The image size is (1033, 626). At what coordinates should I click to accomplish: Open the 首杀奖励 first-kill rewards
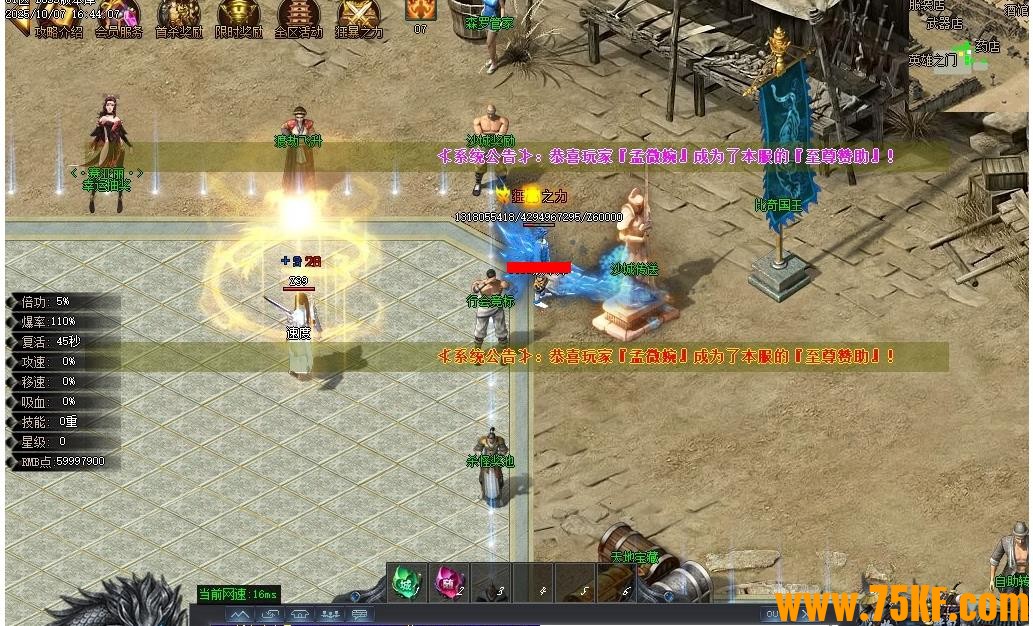[x=178, y=16]
